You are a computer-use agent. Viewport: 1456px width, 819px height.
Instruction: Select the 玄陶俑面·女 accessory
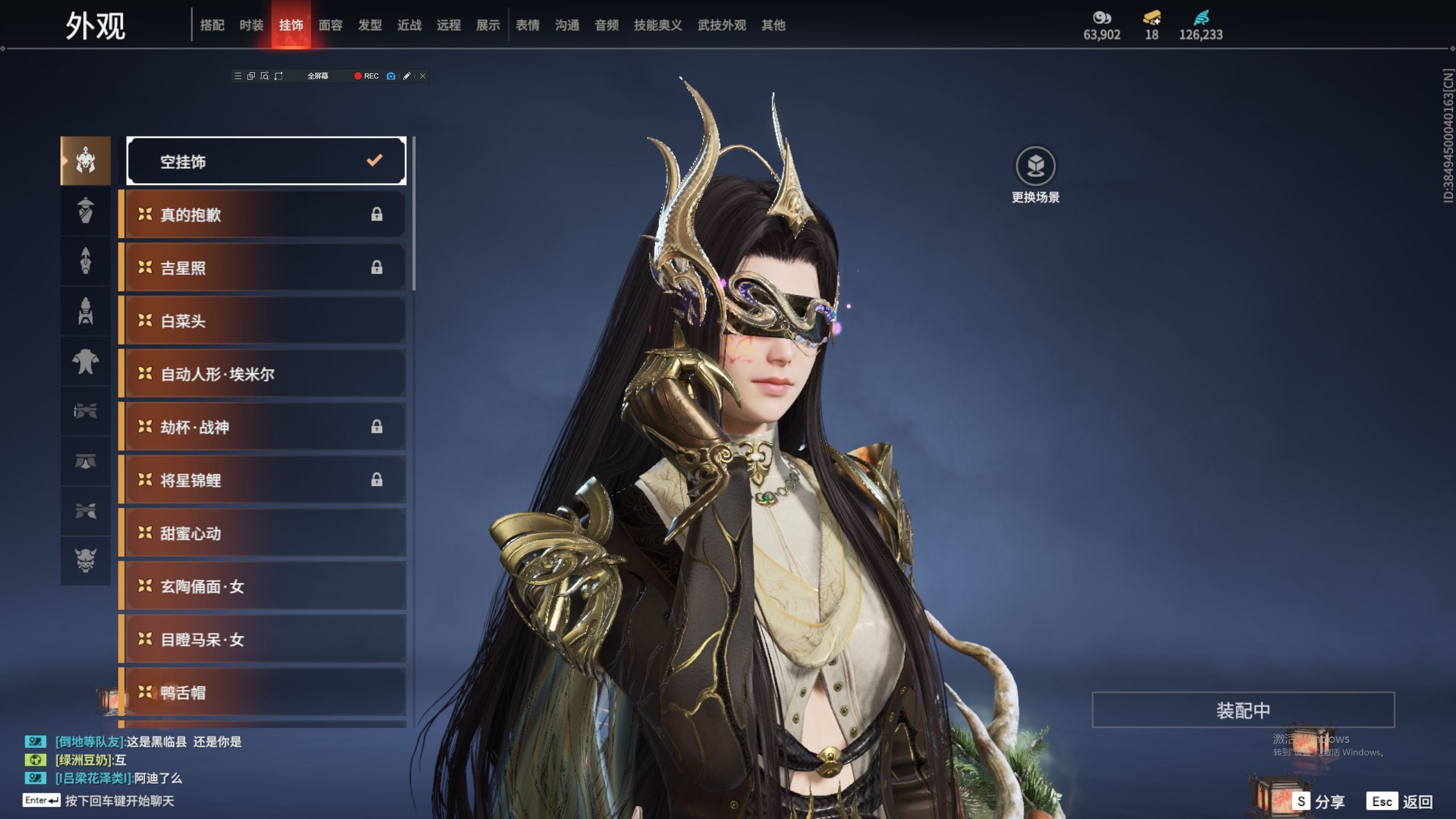pyautogui.click(x=265, y=586)
